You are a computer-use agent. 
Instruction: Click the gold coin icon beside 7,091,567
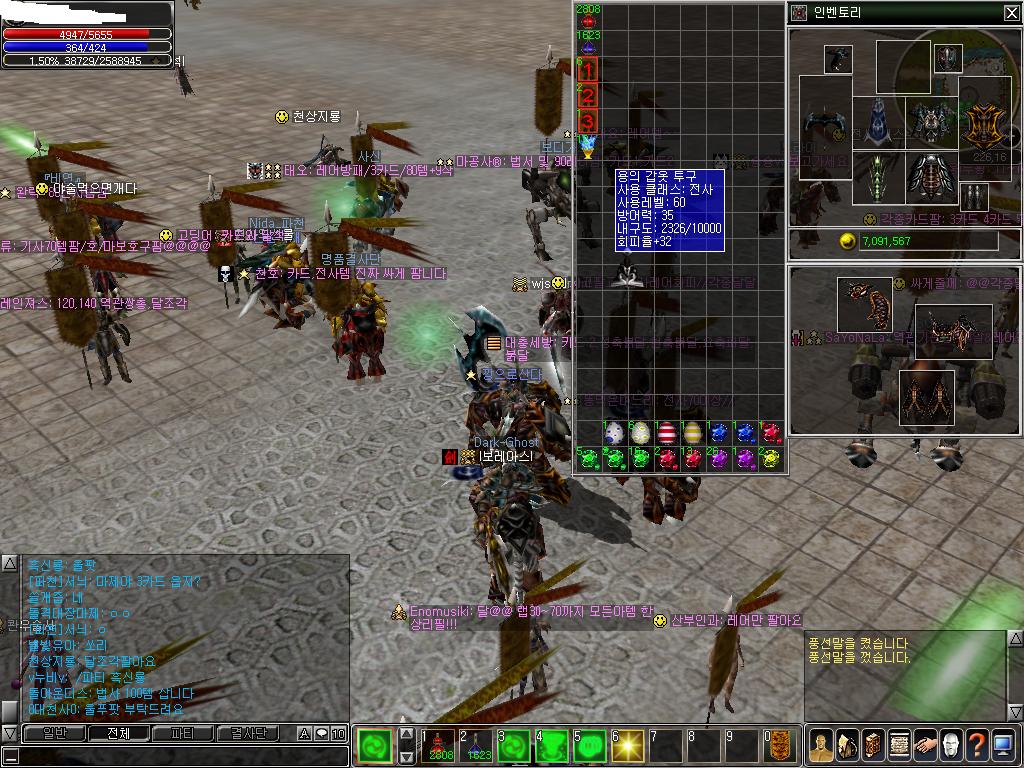tap(847, 241)
